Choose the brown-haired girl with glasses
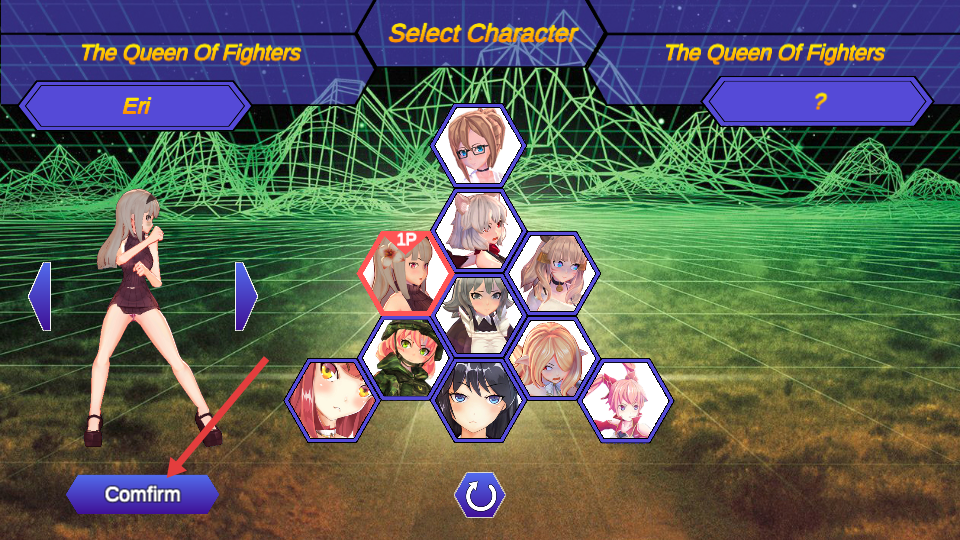 point(478,146)
